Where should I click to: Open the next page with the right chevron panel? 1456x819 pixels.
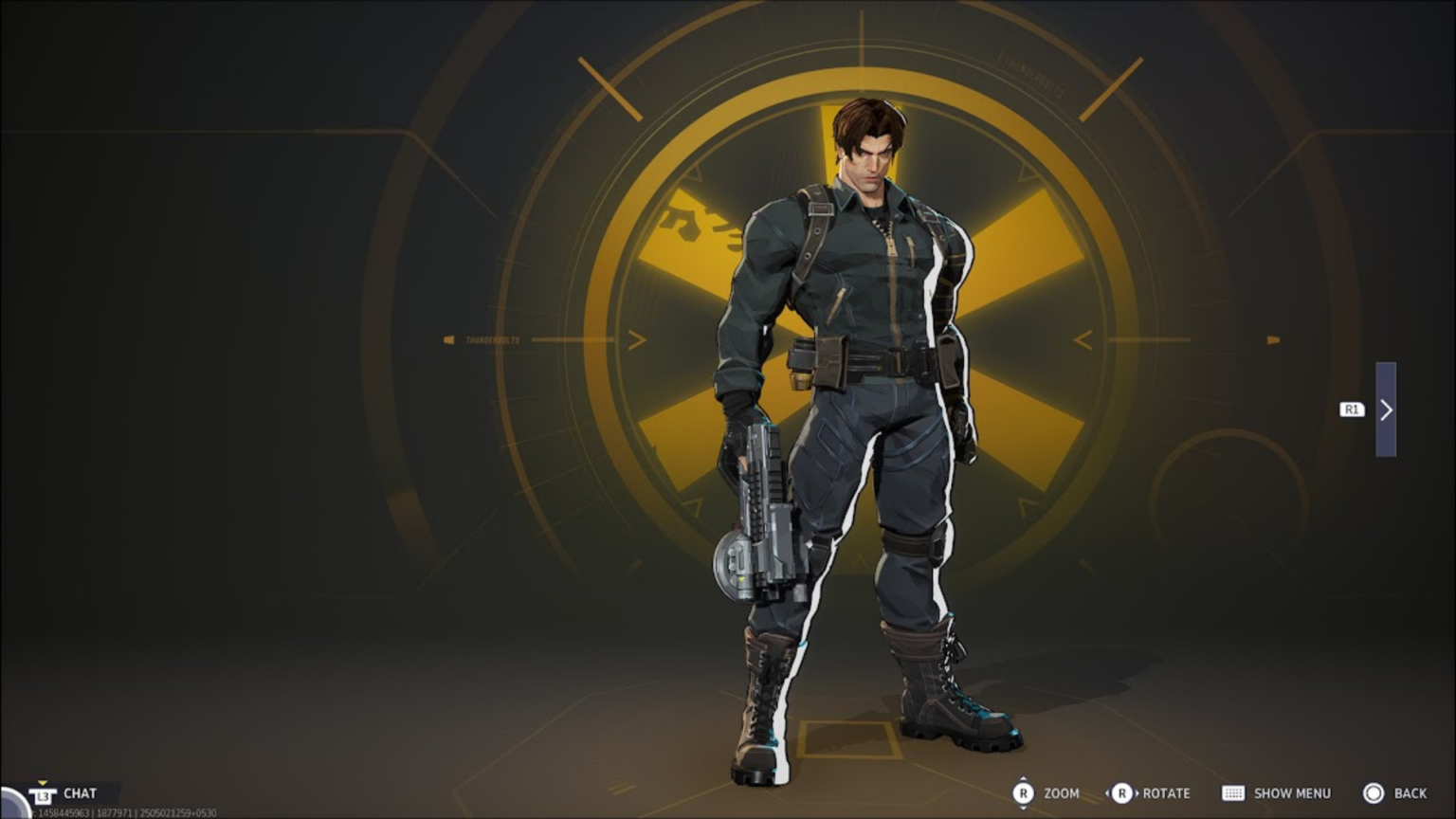pyautogui.click(x=1387, y=410)
